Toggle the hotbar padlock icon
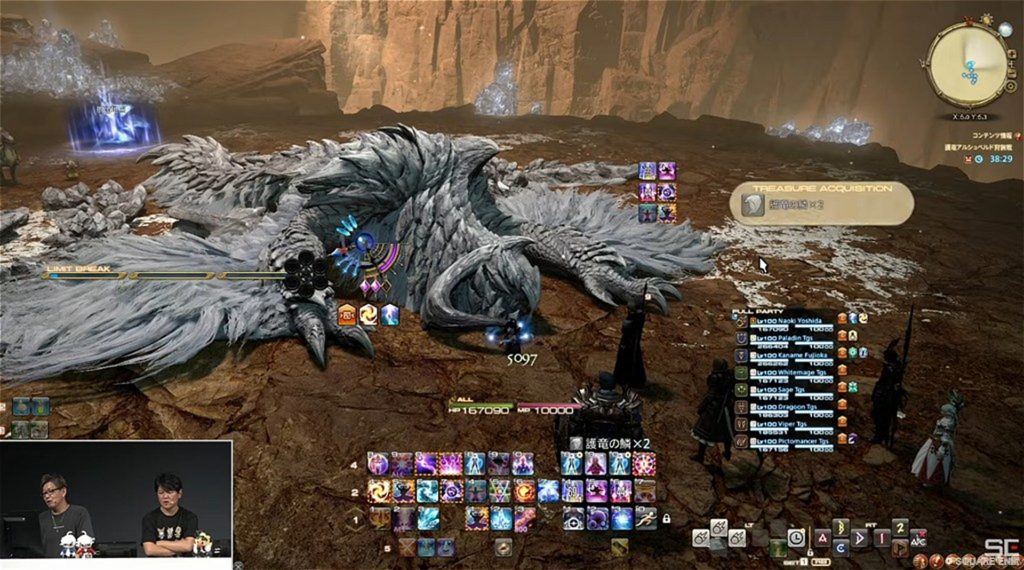Image resolution: width=1024 pixels, height=570 pixels. (x=666, y=518)
